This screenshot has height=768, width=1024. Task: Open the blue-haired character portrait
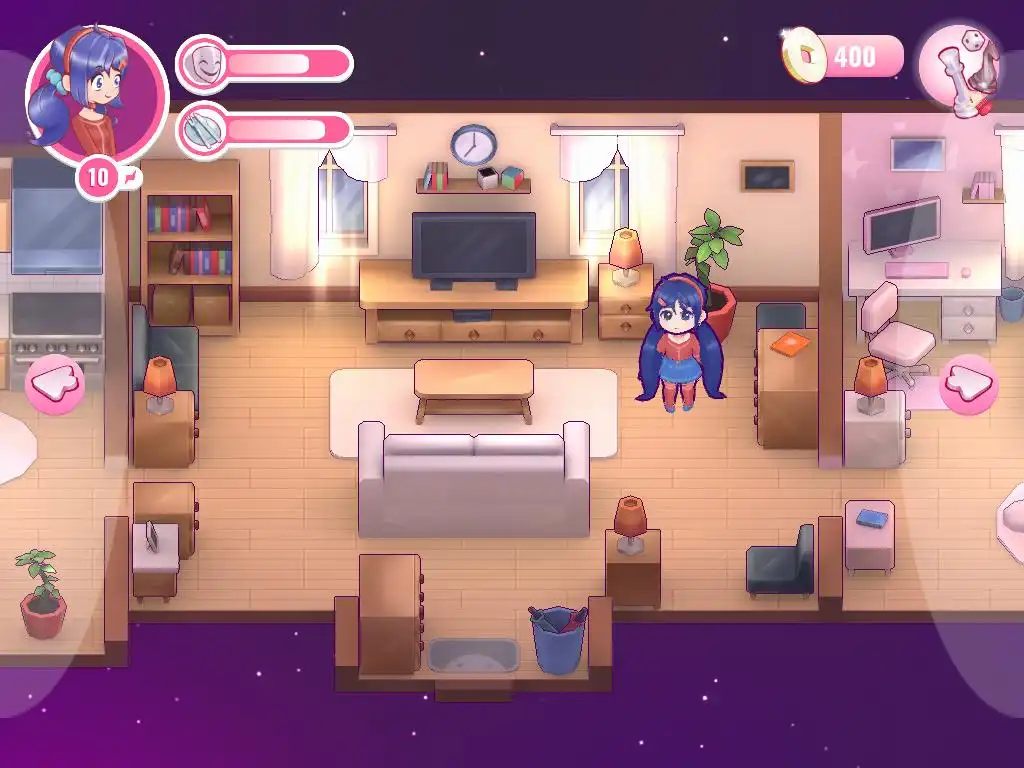point(96,92)
